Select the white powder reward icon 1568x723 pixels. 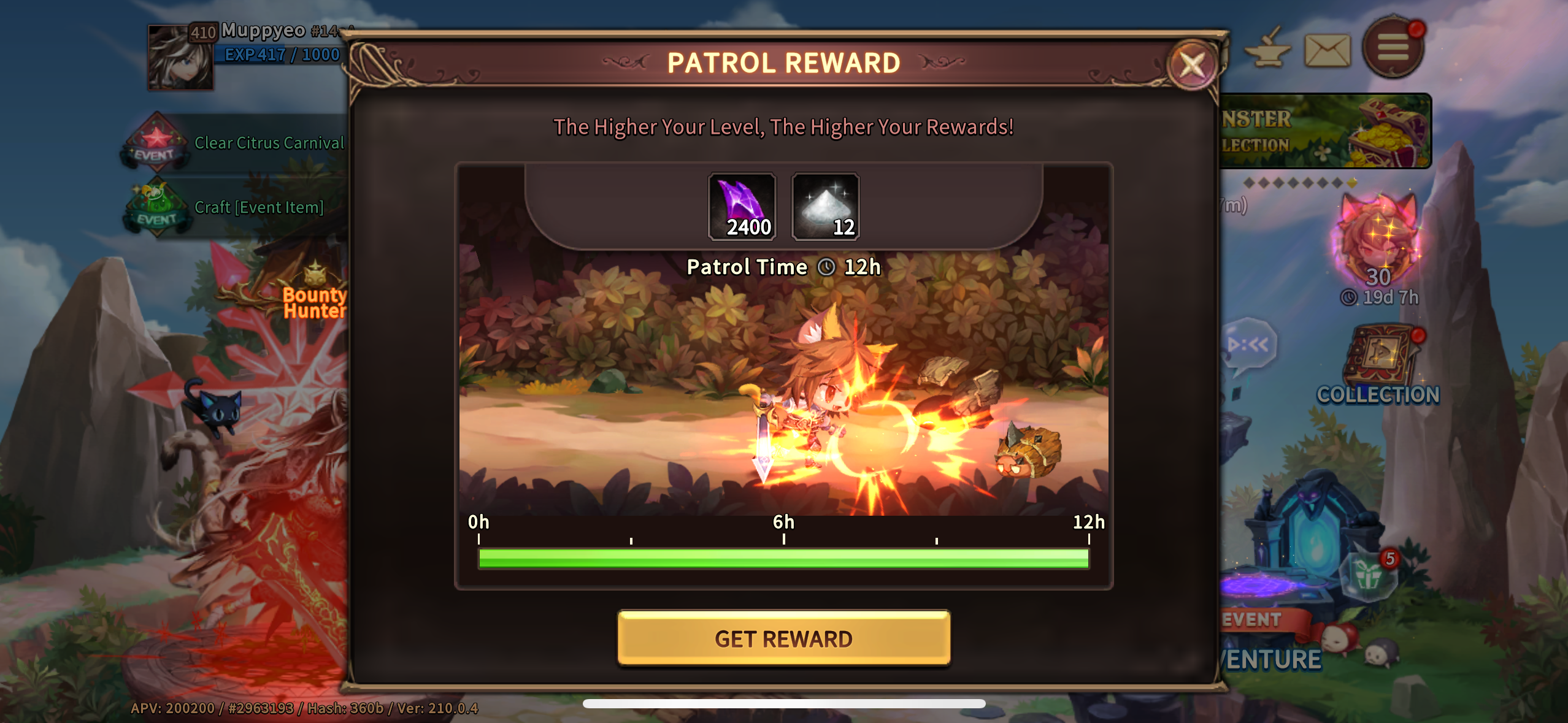825,207
